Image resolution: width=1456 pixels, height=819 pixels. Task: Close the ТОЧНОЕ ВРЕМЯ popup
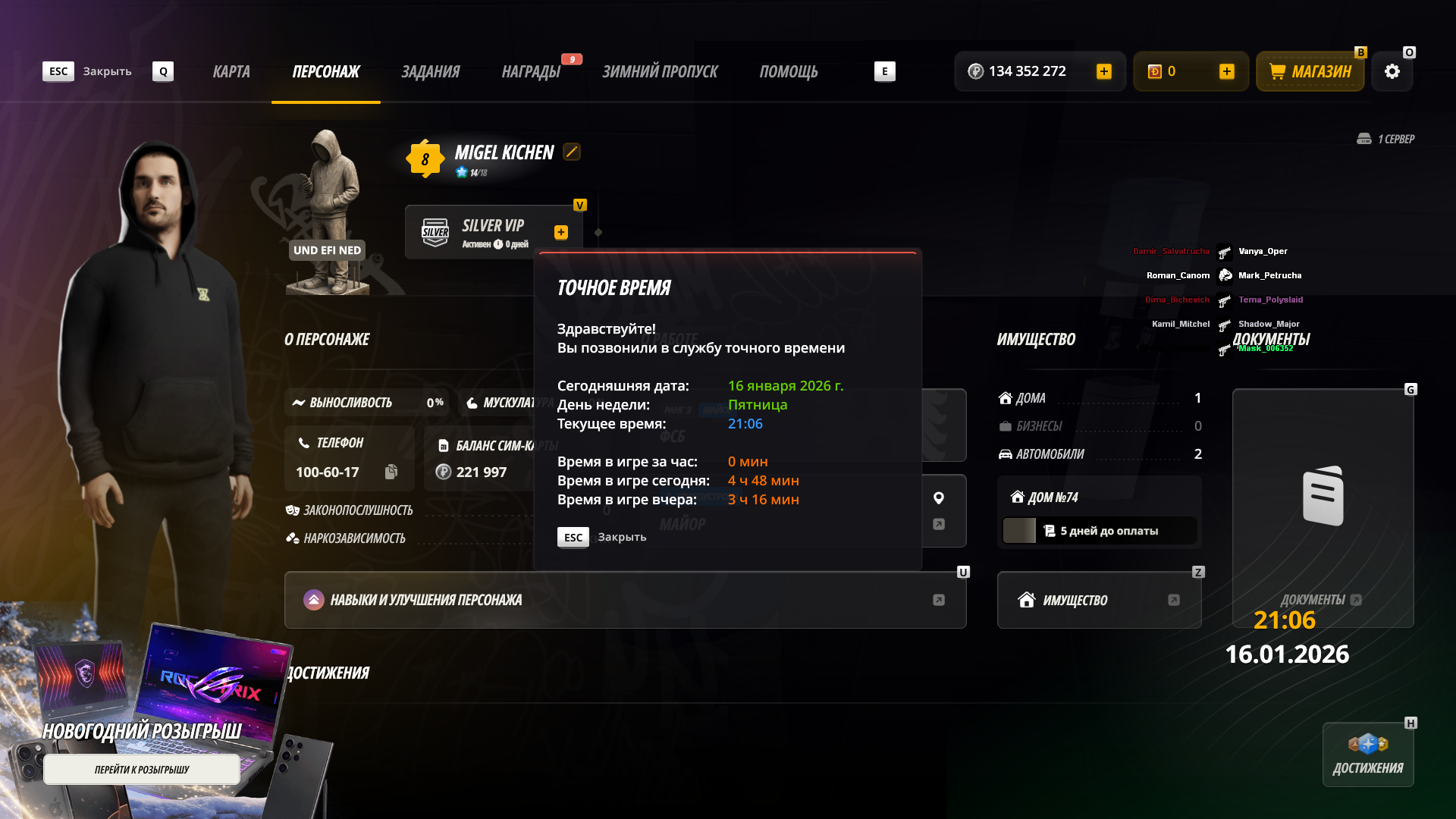(x=602, y=537)
